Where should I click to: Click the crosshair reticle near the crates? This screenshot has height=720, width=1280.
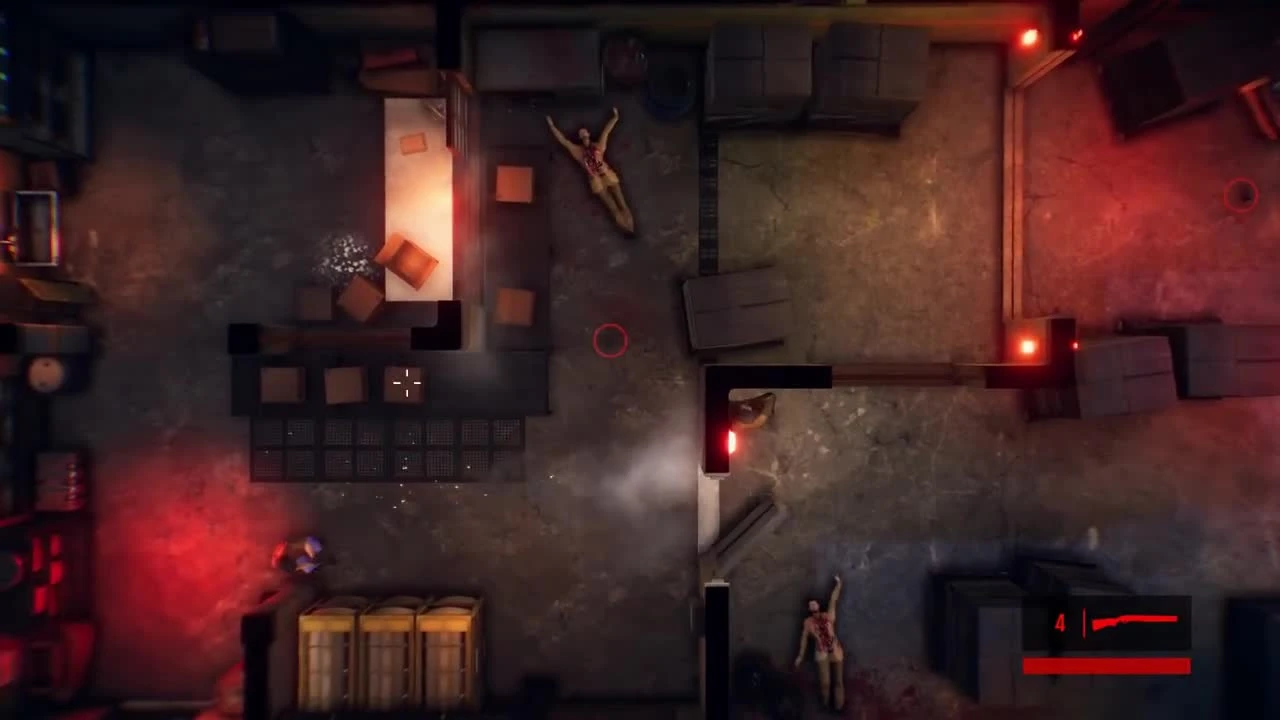[406, 384]
